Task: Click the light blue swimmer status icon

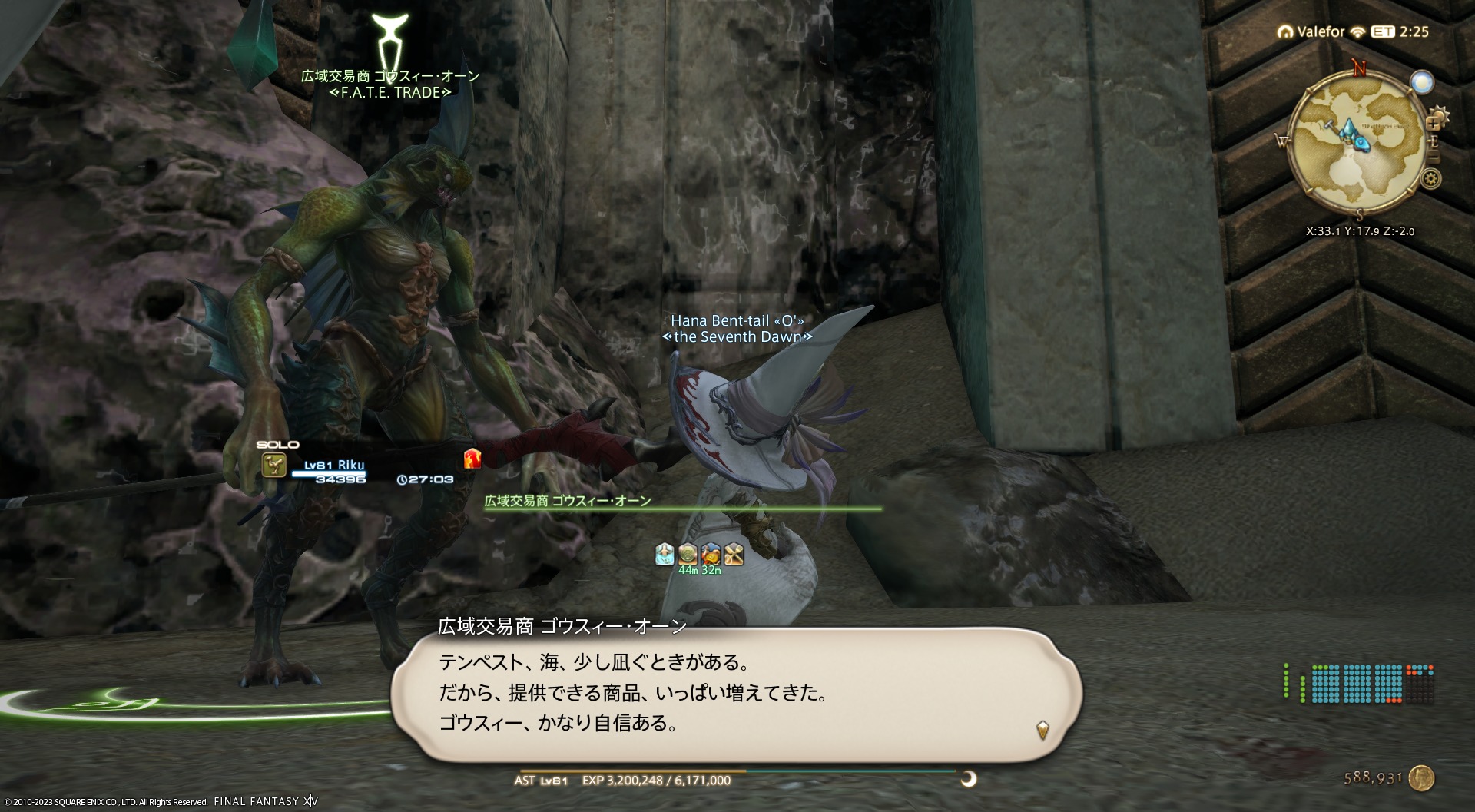Action: coord(665,554)
